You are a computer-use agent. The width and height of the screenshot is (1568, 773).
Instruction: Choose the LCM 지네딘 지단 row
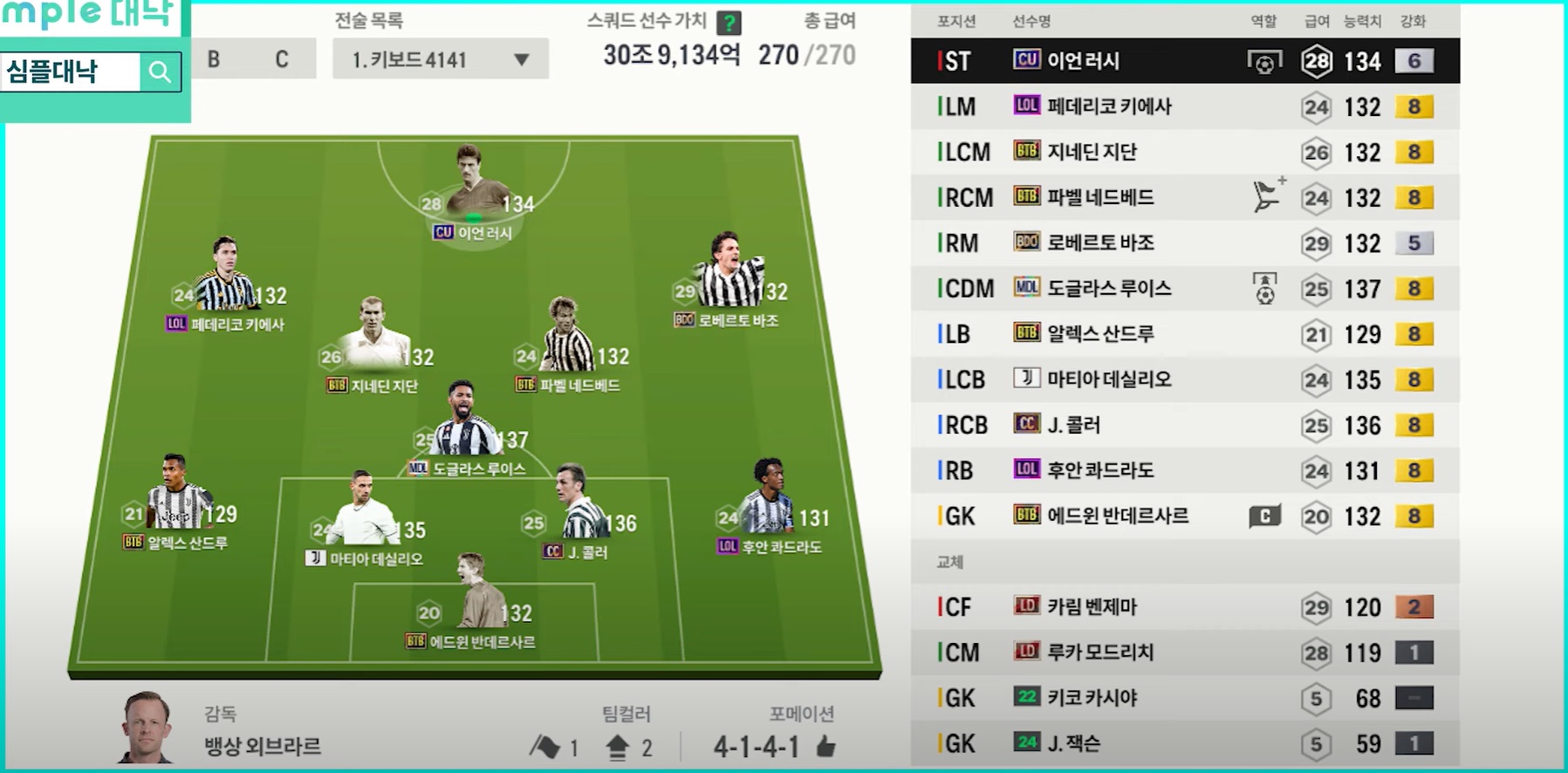[1184, 152]
